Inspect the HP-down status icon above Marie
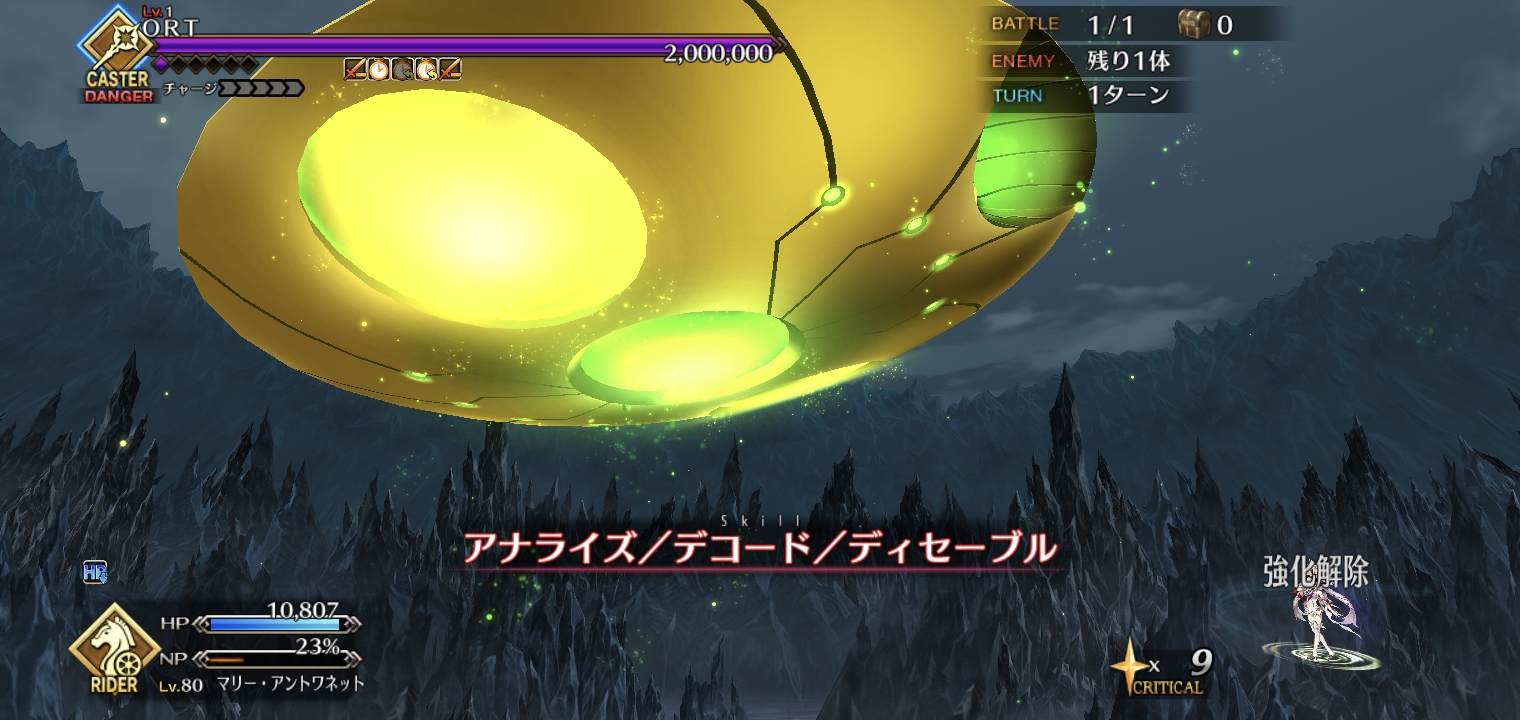This screenshot has width=1520, height=720. [x=95, y=573]
